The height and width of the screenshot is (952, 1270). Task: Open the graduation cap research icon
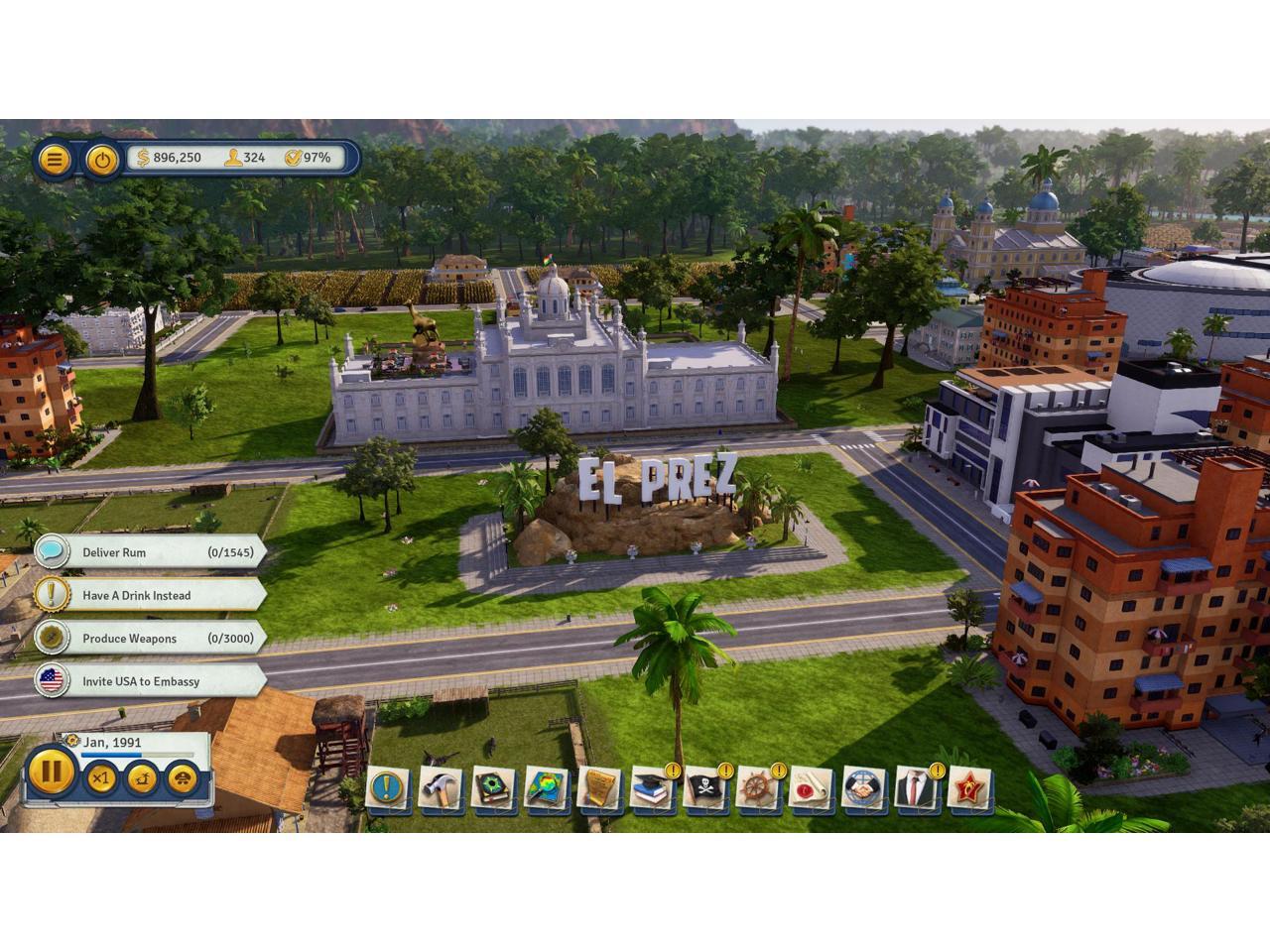click(651, 789)
